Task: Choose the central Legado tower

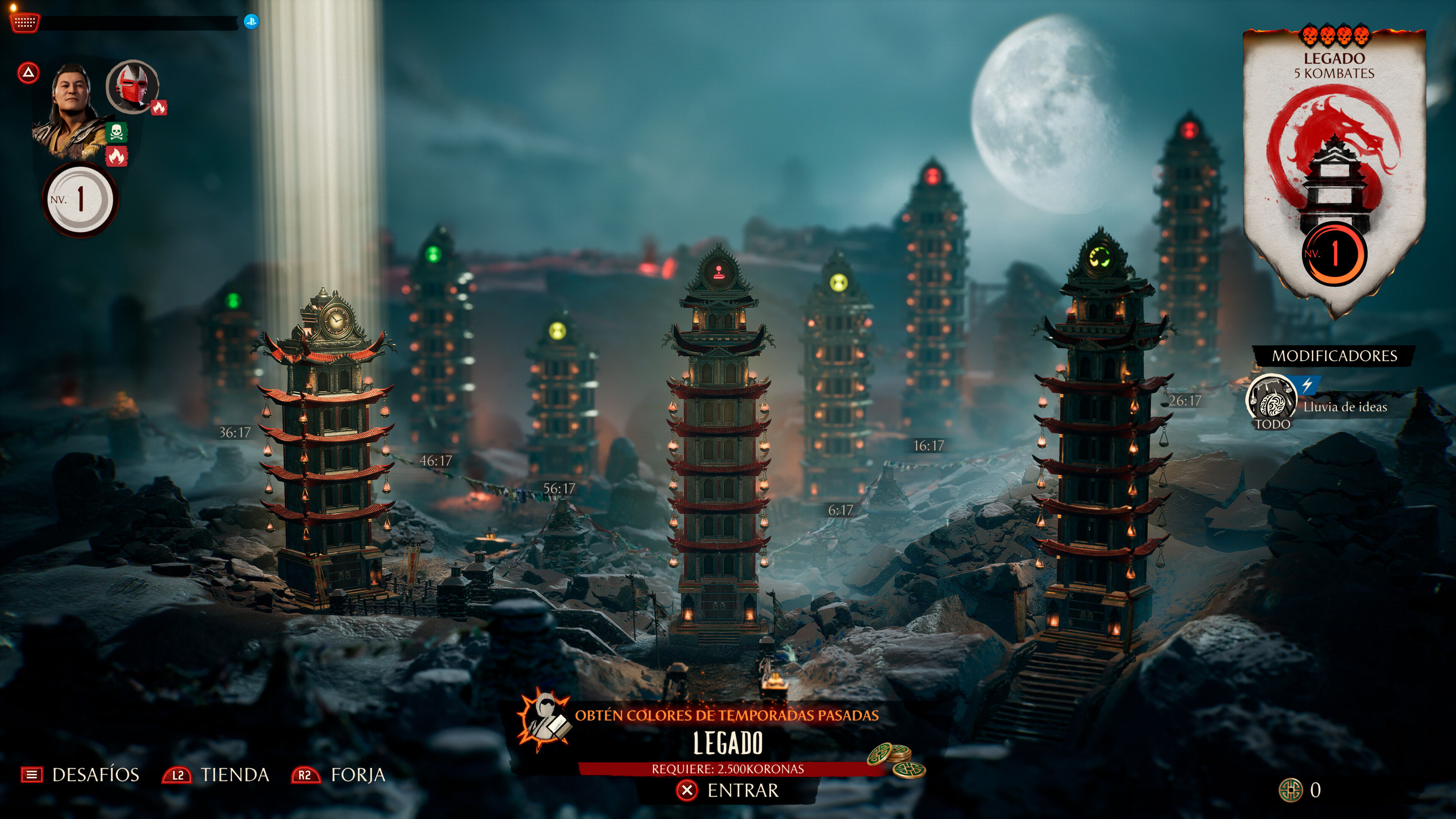Action: tap(719, 441)
